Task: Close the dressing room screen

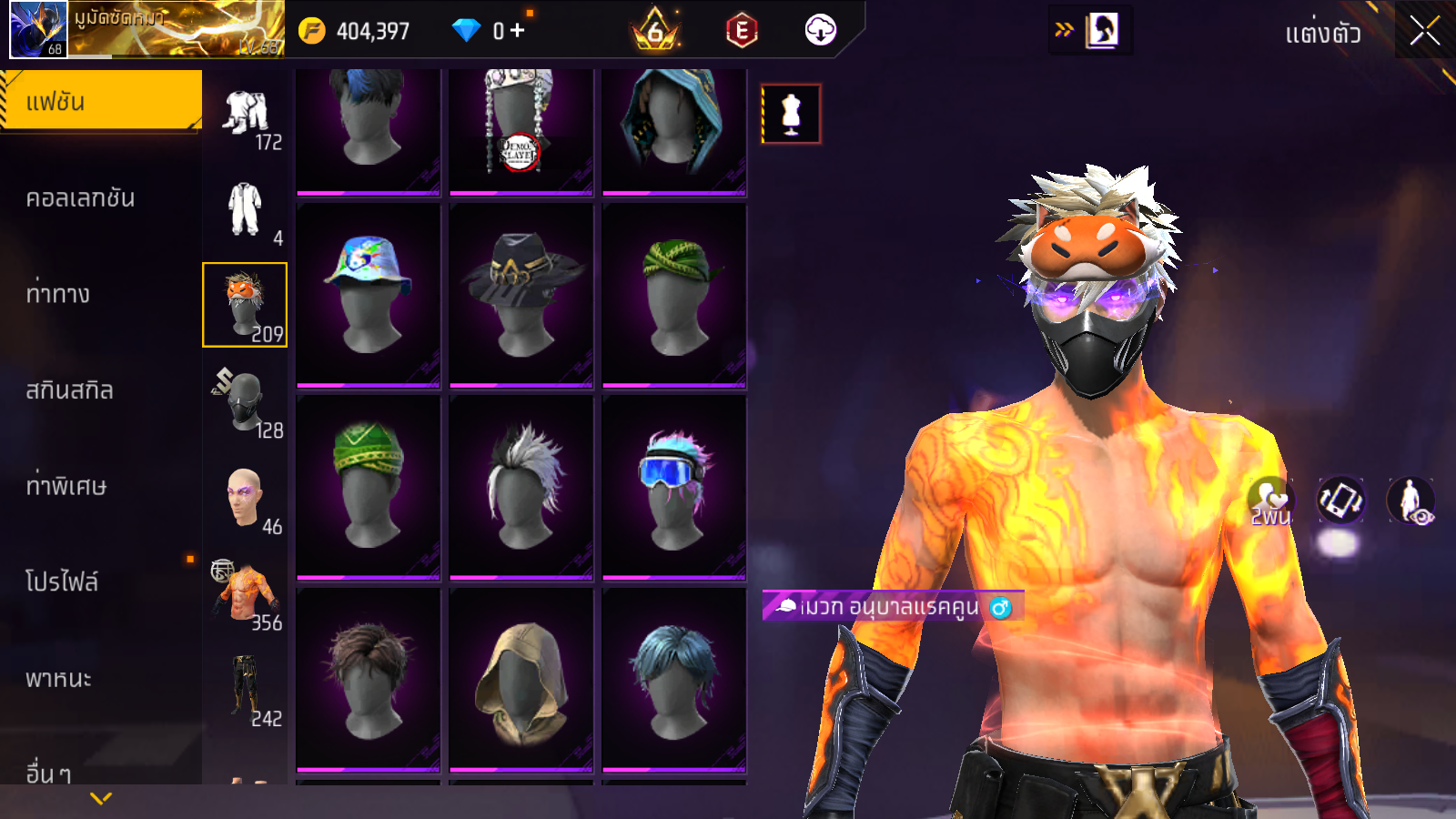Action: coord(1424,31)
